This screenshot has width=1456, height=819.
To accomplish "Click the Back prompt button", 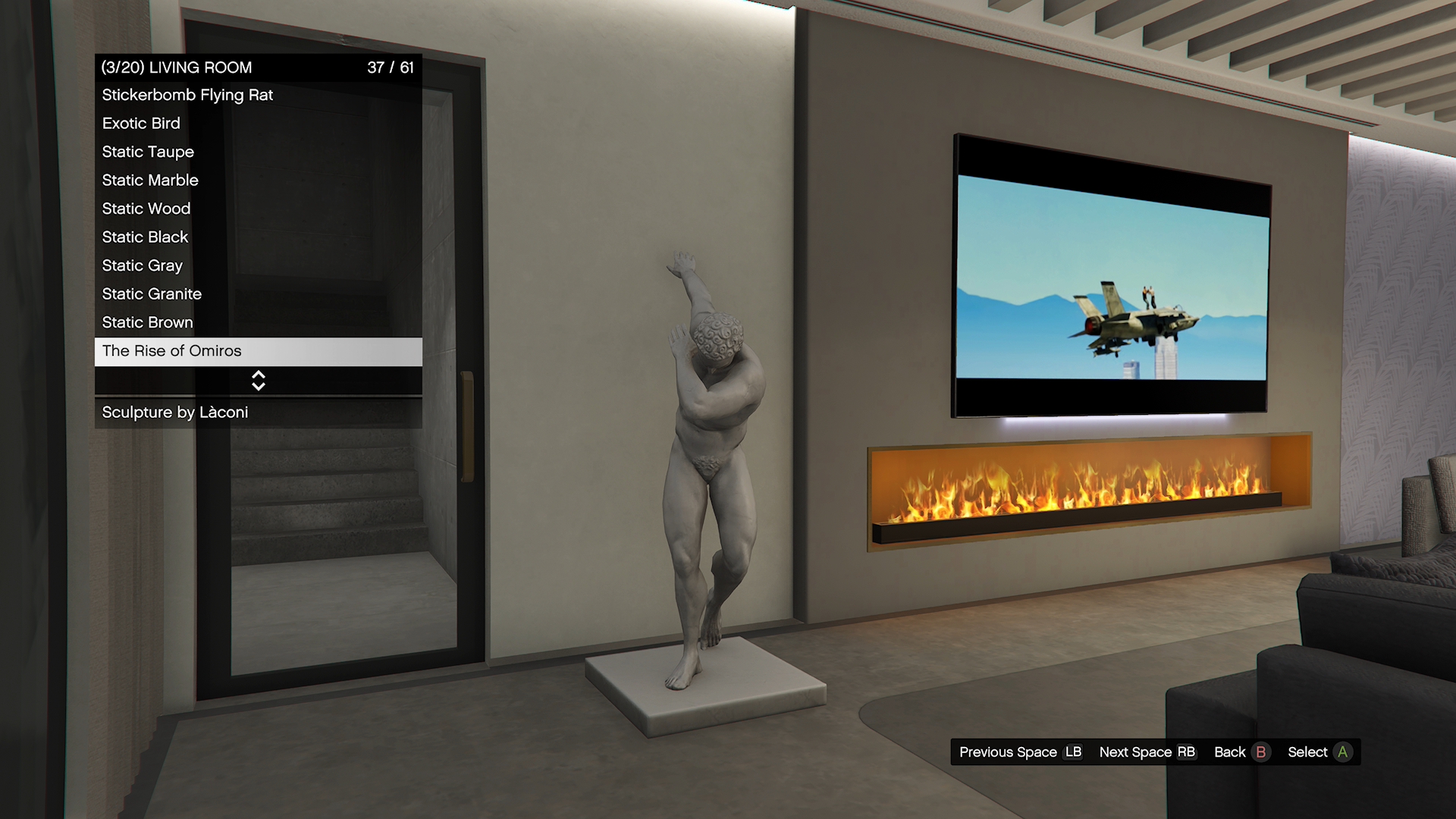I will pos(1241,752).
